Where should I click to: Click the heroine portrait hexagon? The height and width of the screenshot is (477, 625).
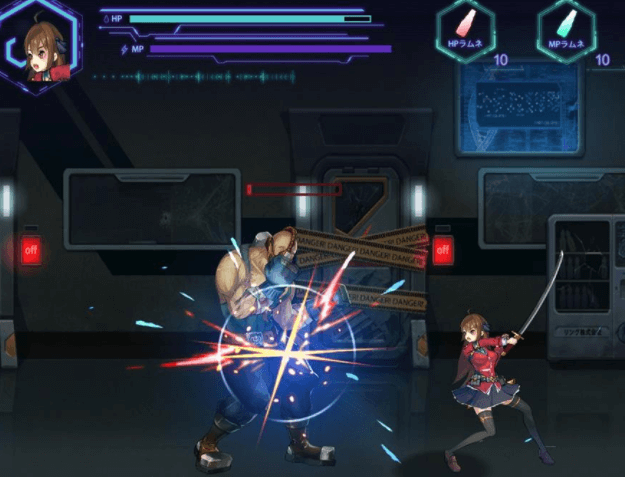pyautogui.click(x=41, y=47)
